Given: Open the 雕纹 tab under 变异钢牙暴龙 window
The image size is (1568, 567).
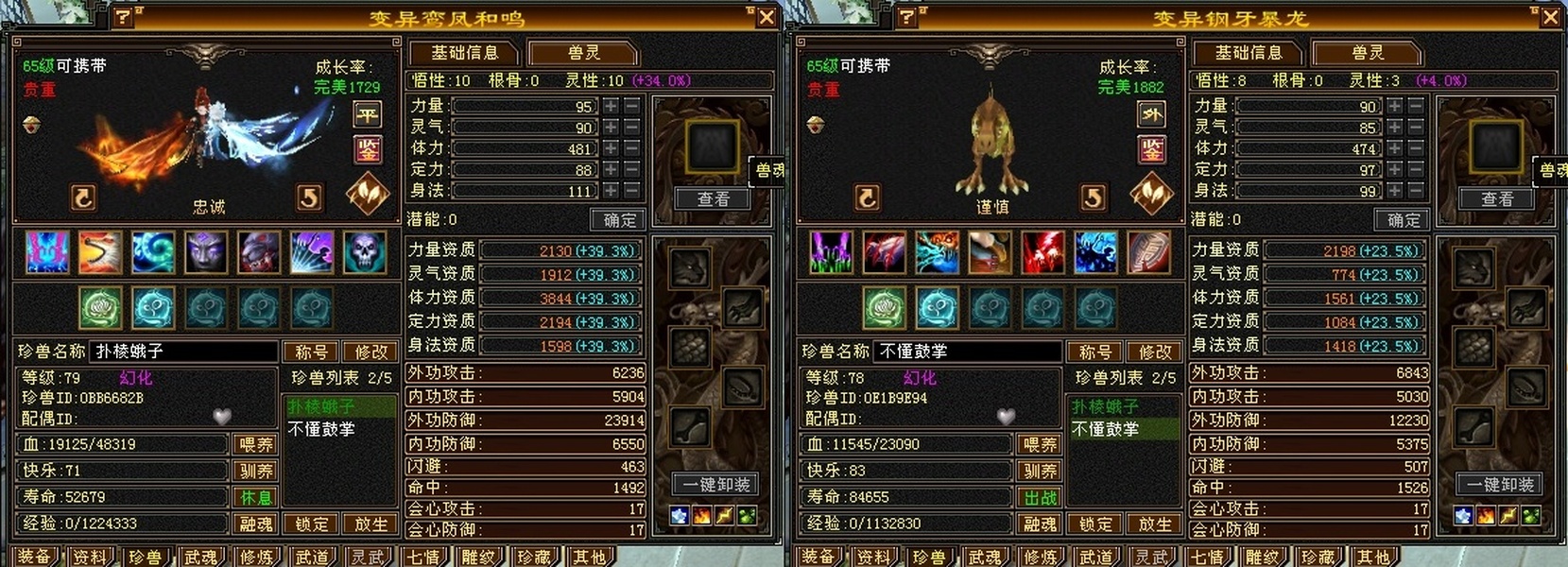Looking at the screenshot, I should point(1261,557).
